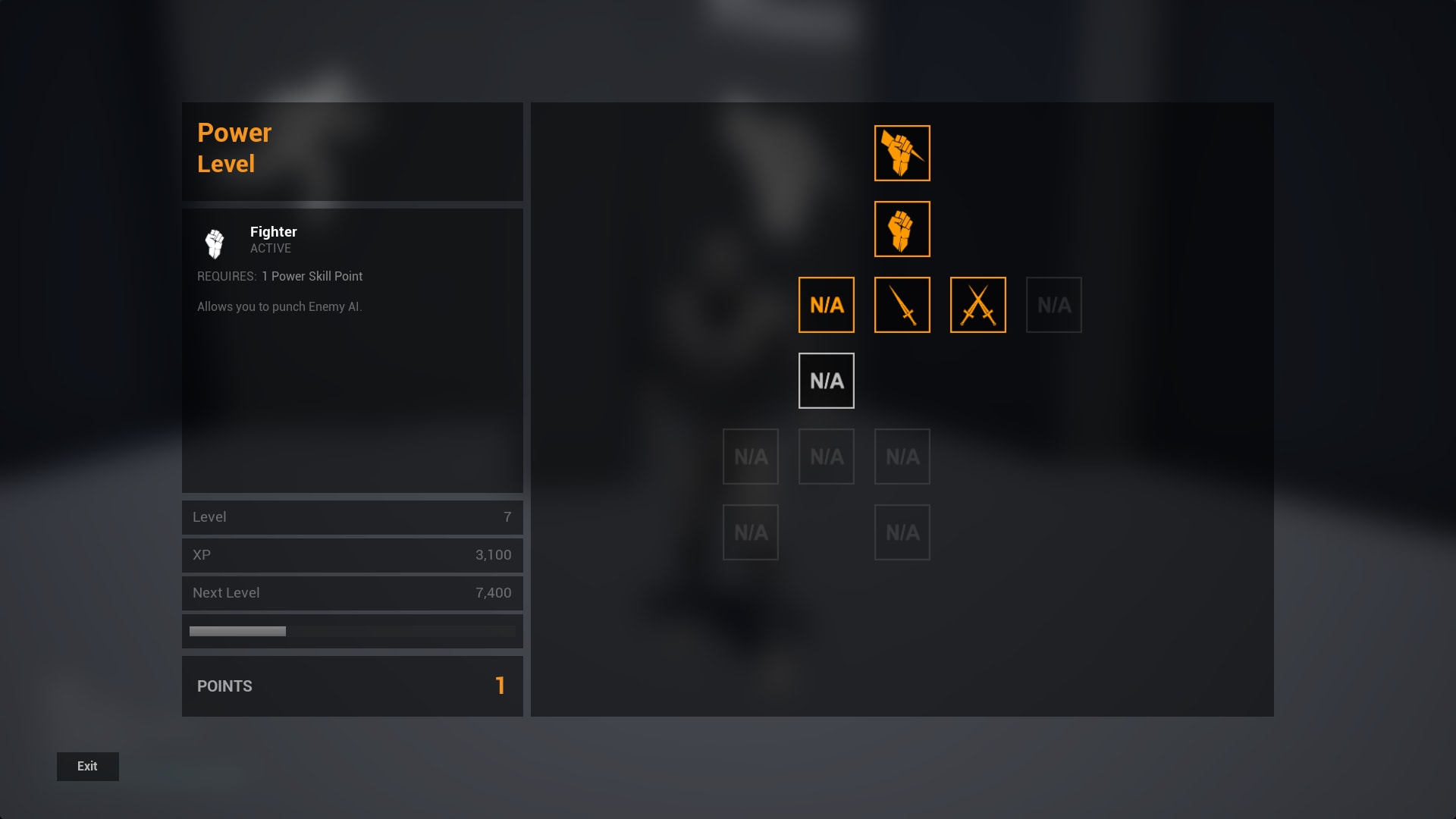
Task: Select the Fighter fist skill in the tree
Action: (902, 229)
